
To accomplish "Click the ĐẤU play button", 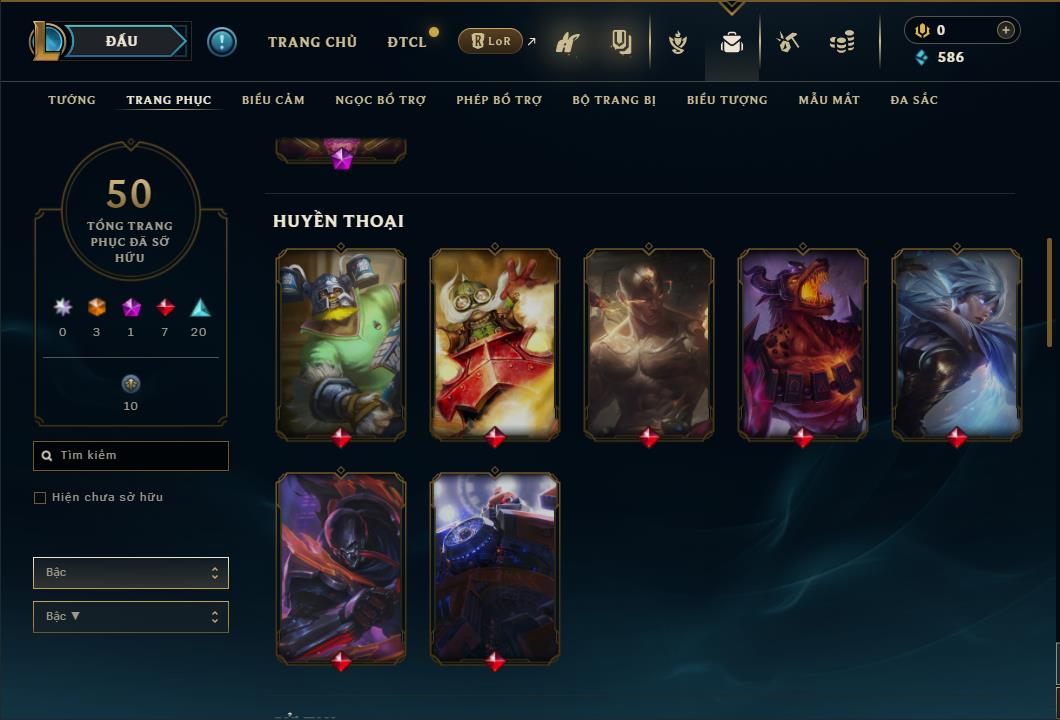I will click(x=121, y=41).
